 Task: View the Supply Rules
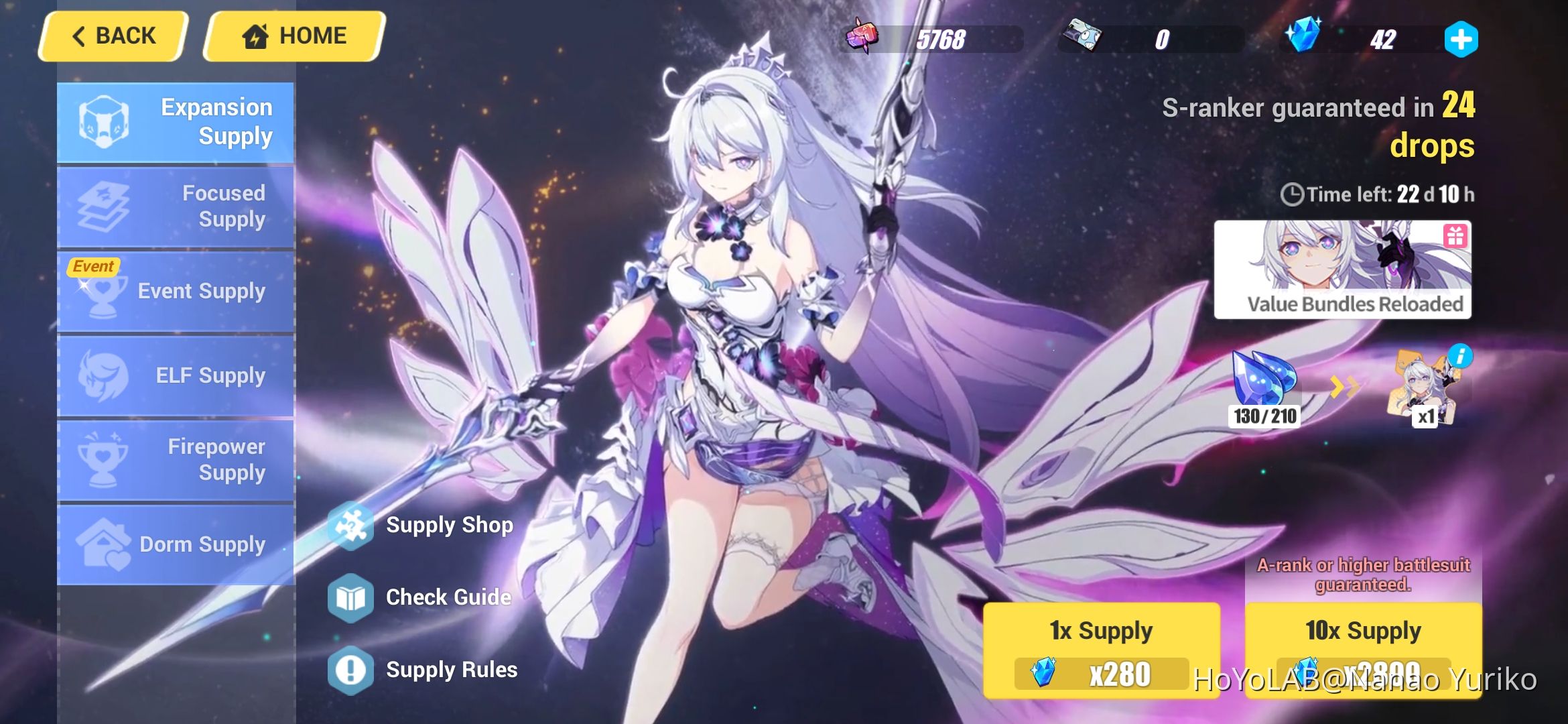pyautogui.click(x=451, y=668)
